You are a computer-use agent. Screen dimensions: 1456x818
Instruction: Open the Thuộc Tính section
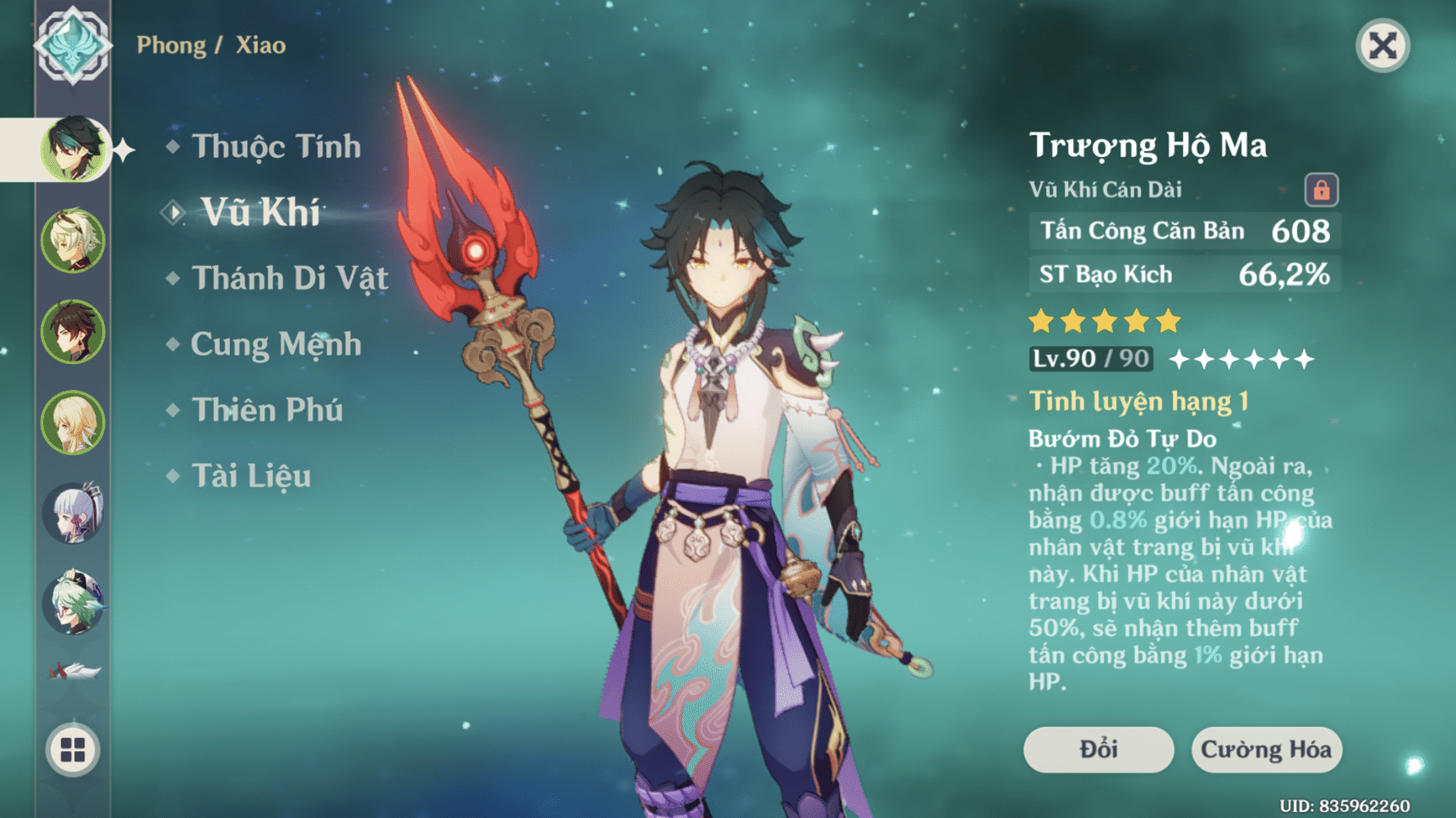tap(274, 145)
